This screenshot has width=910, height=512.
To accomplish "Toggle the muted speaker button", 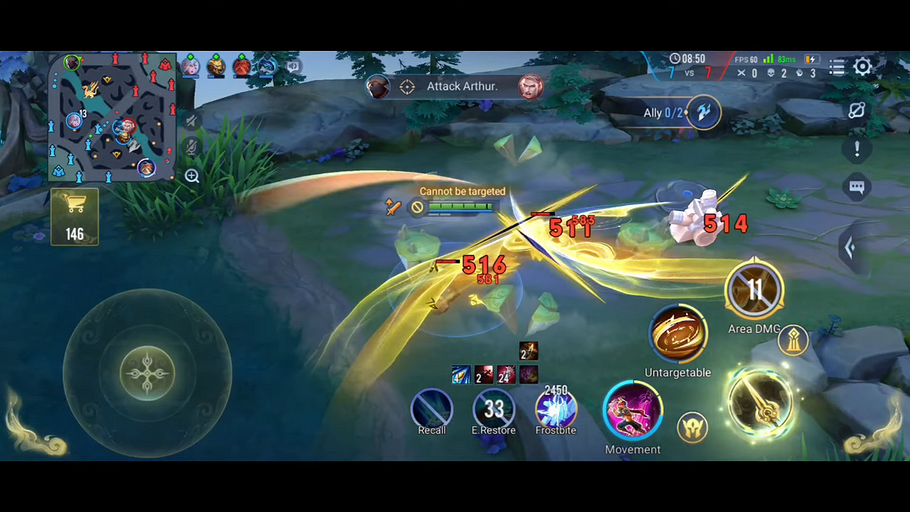I will coord(192,120).
